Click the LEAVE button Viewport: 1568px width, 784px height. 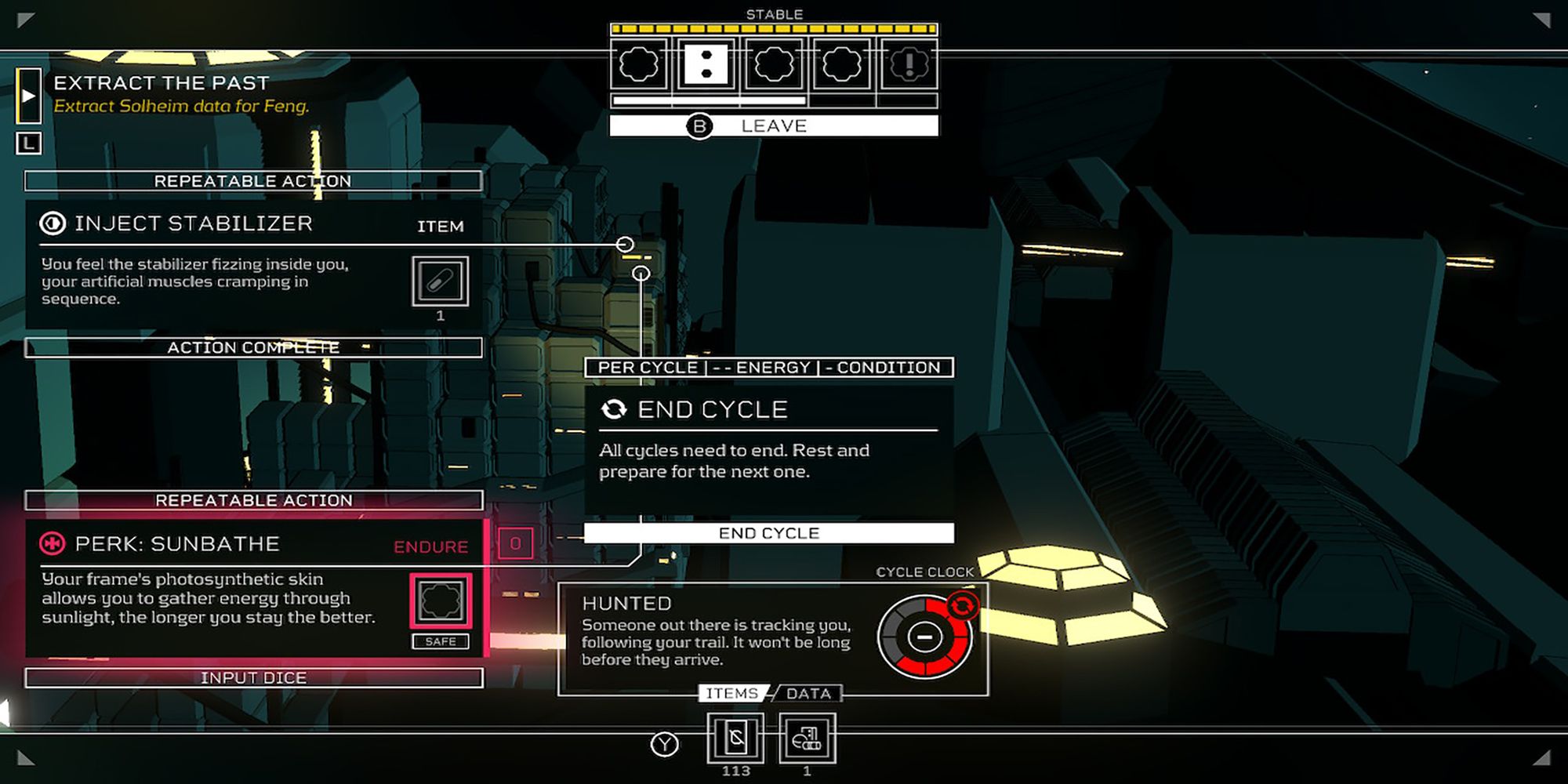[x=773, y=126]
